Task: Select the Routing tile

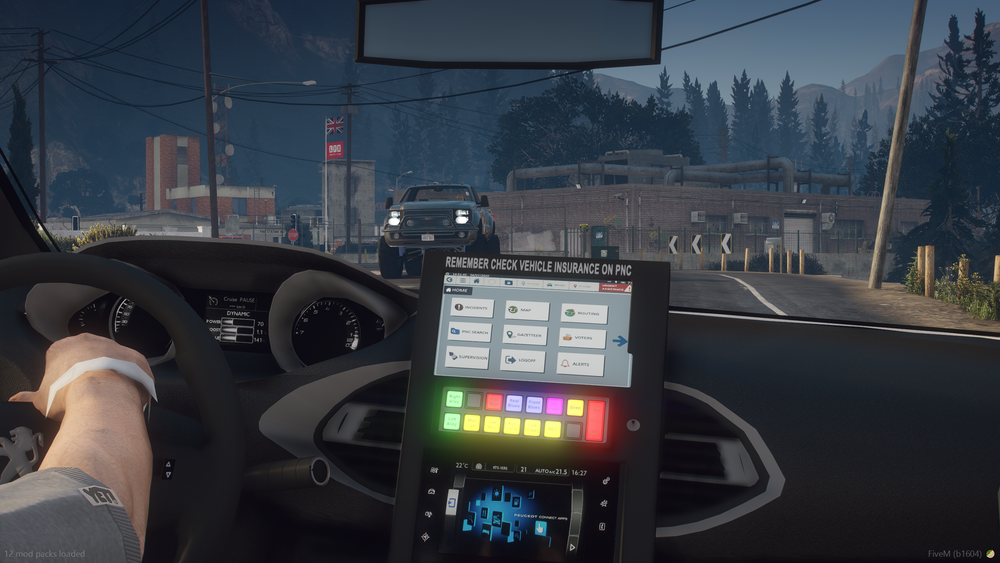Action: 584,314
